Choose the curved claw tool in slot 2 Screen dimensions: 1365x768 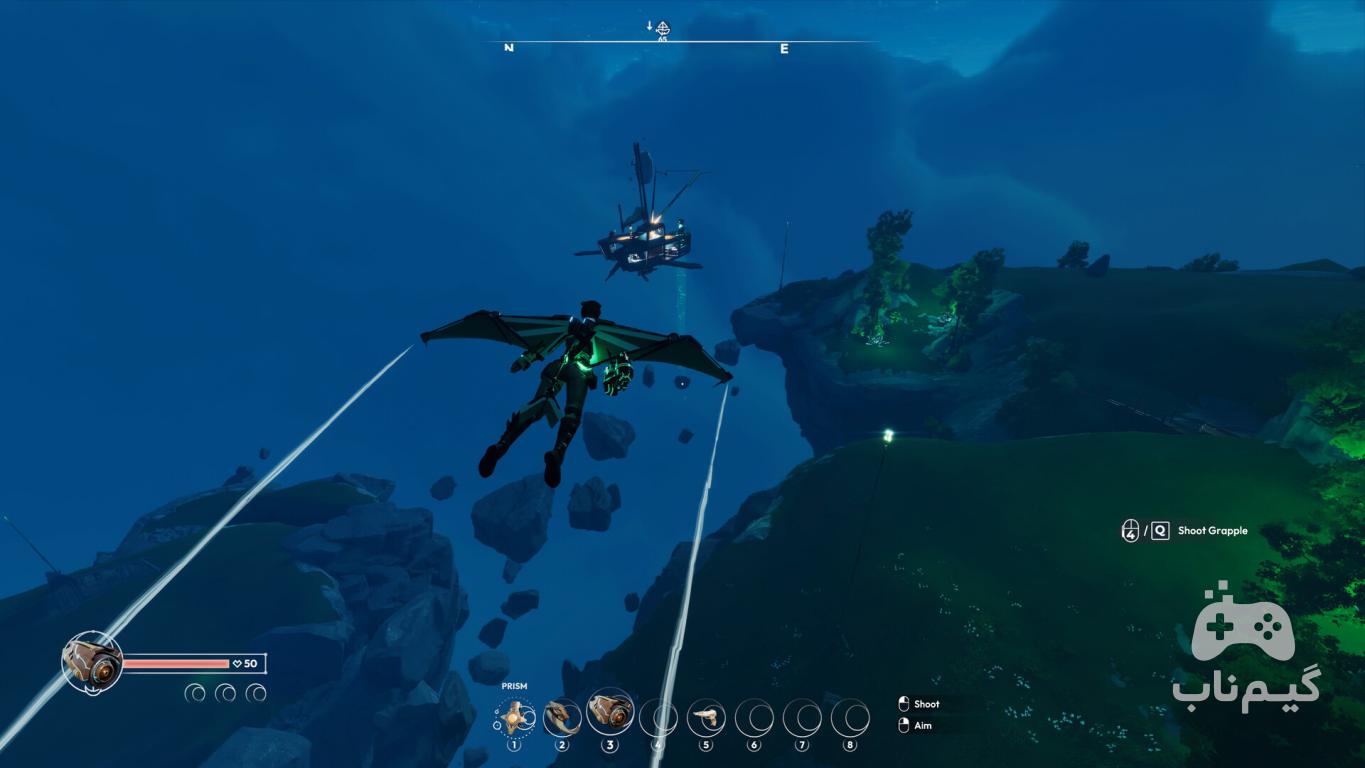point(562,716)
